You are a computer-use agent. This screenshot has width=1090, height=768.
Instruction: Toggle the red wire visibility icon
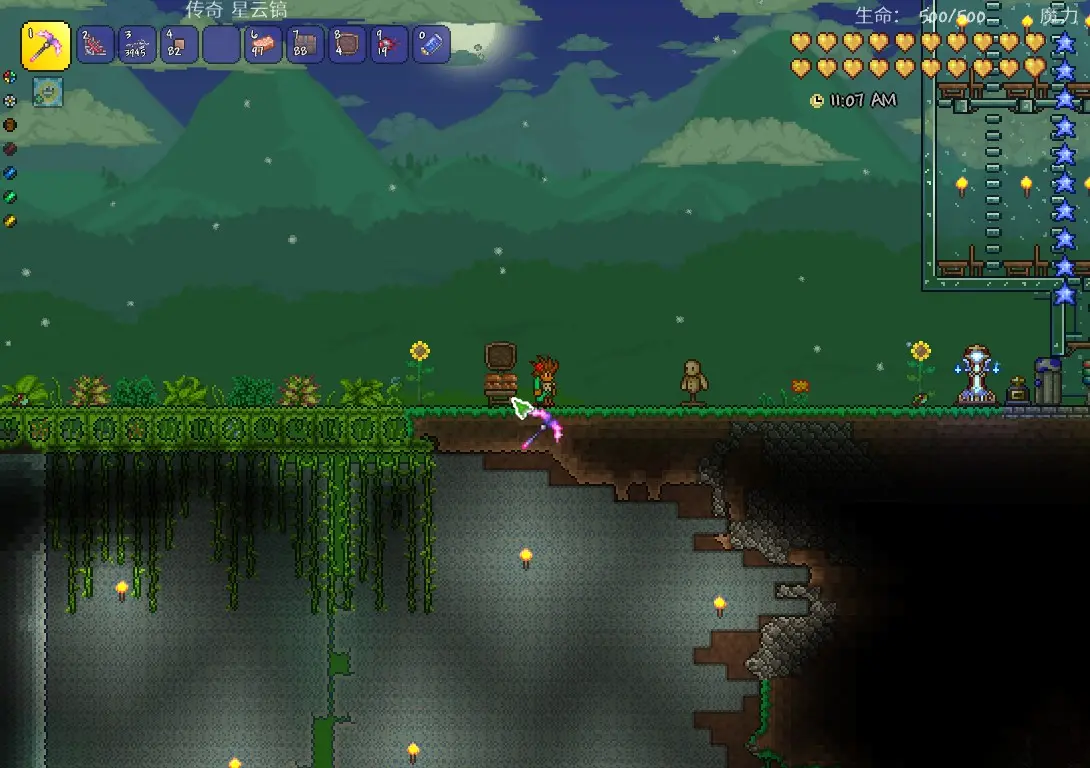click(x=10, y=148)
